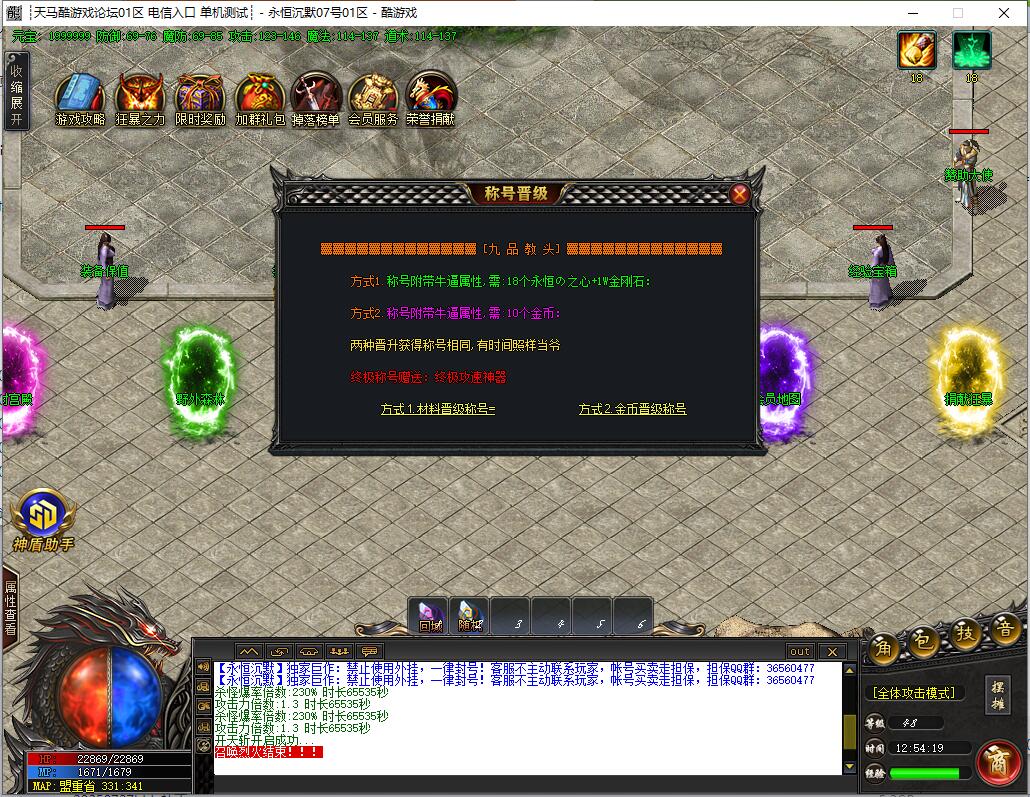The image size is (1030, 797).
Task: Use the 回城 hotbar item
Action: pos(430,616)
